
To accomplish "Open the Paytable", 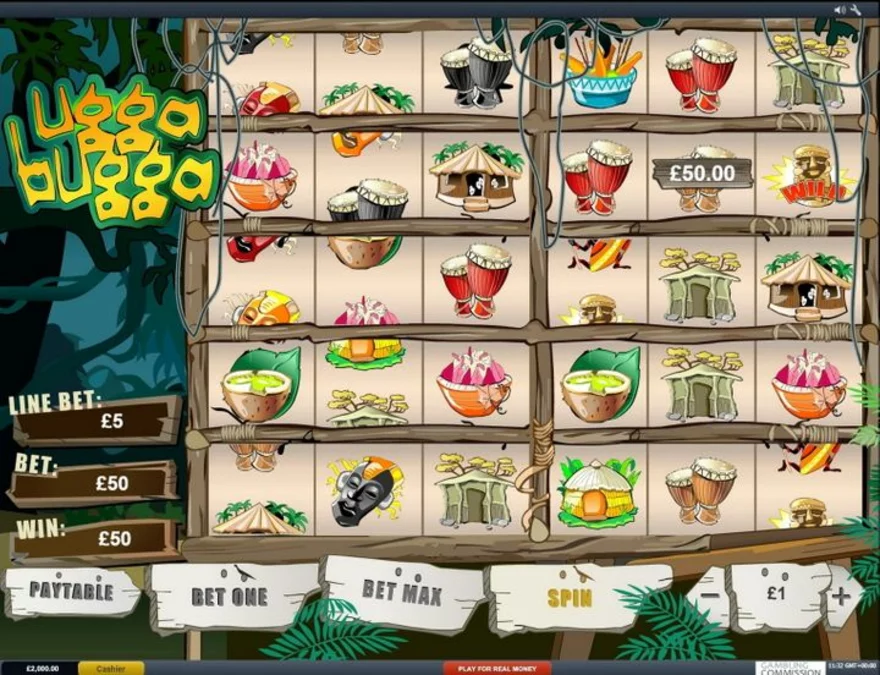I will pyautogui.click(x=71, y=590).
